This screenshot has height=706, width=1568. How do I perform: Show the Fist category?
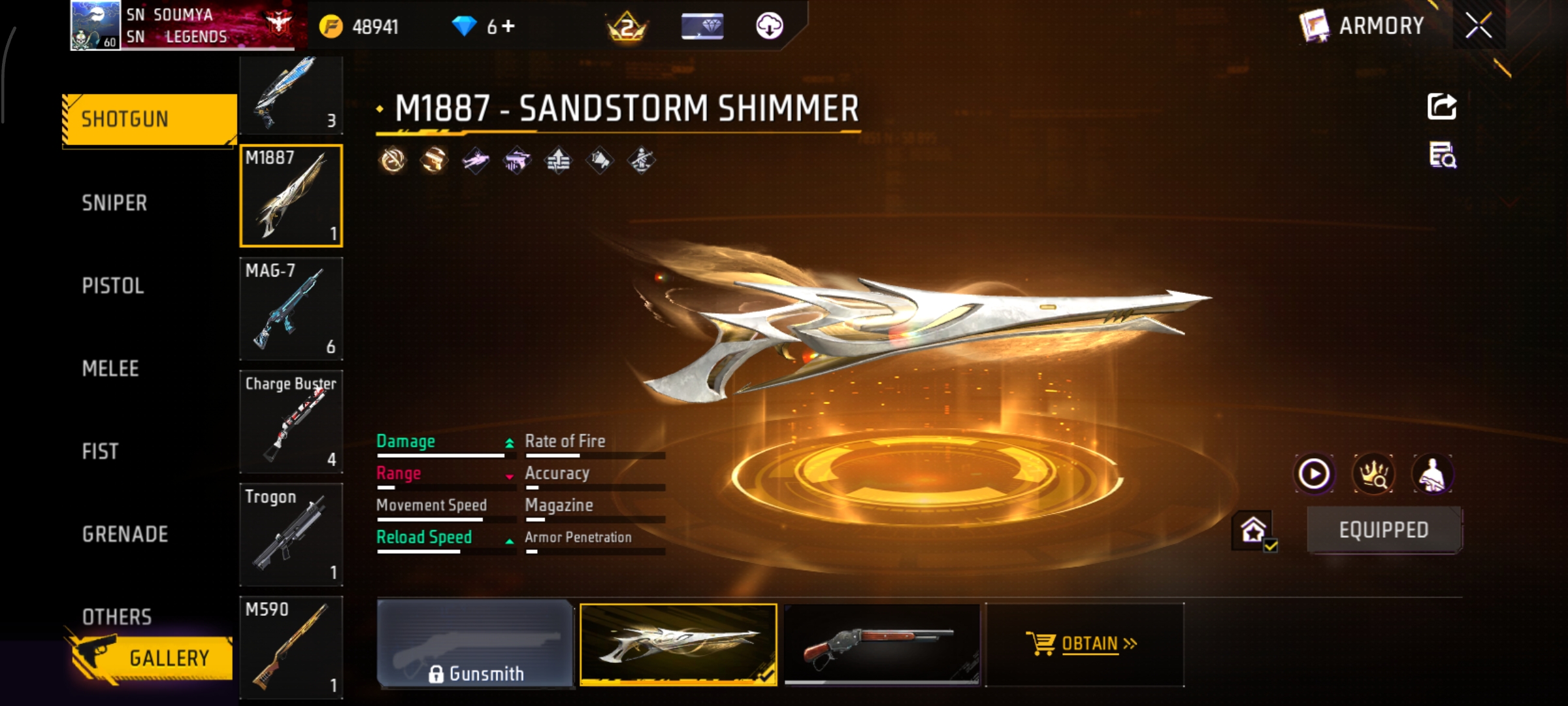pyautogui.click(x=101, y=452)
